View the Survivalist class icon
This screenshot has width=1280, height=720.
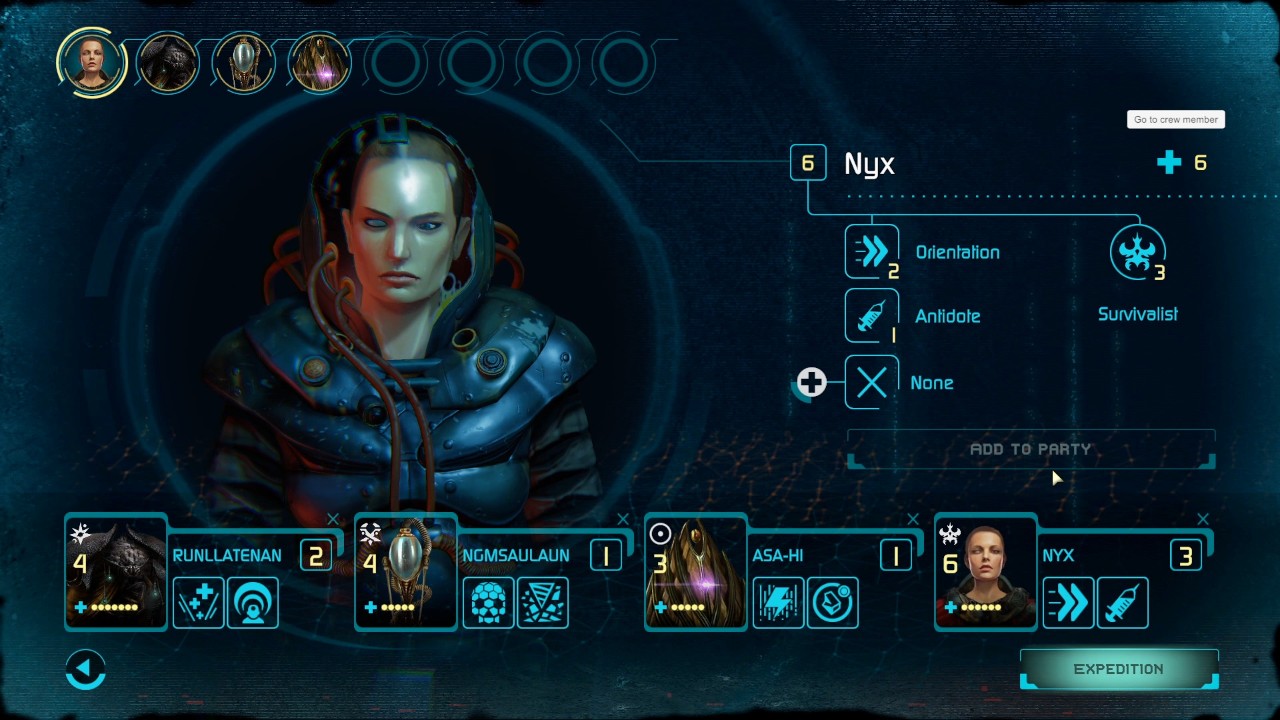point(1137,253)
